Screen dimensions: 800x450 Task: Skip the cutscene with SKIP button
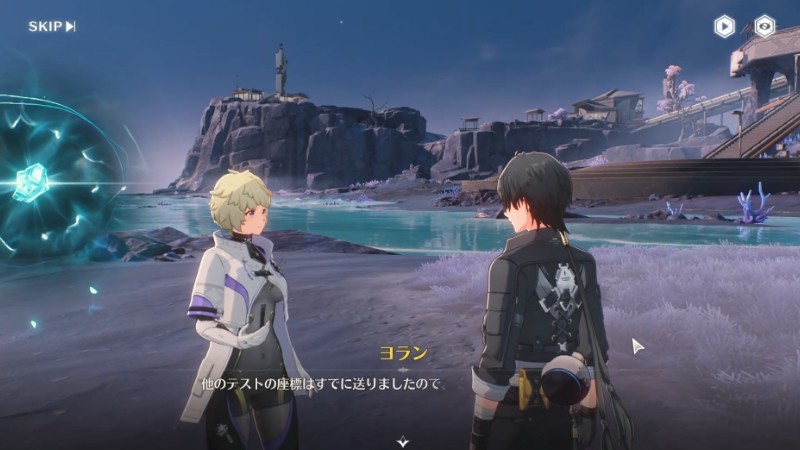[52, 26]
